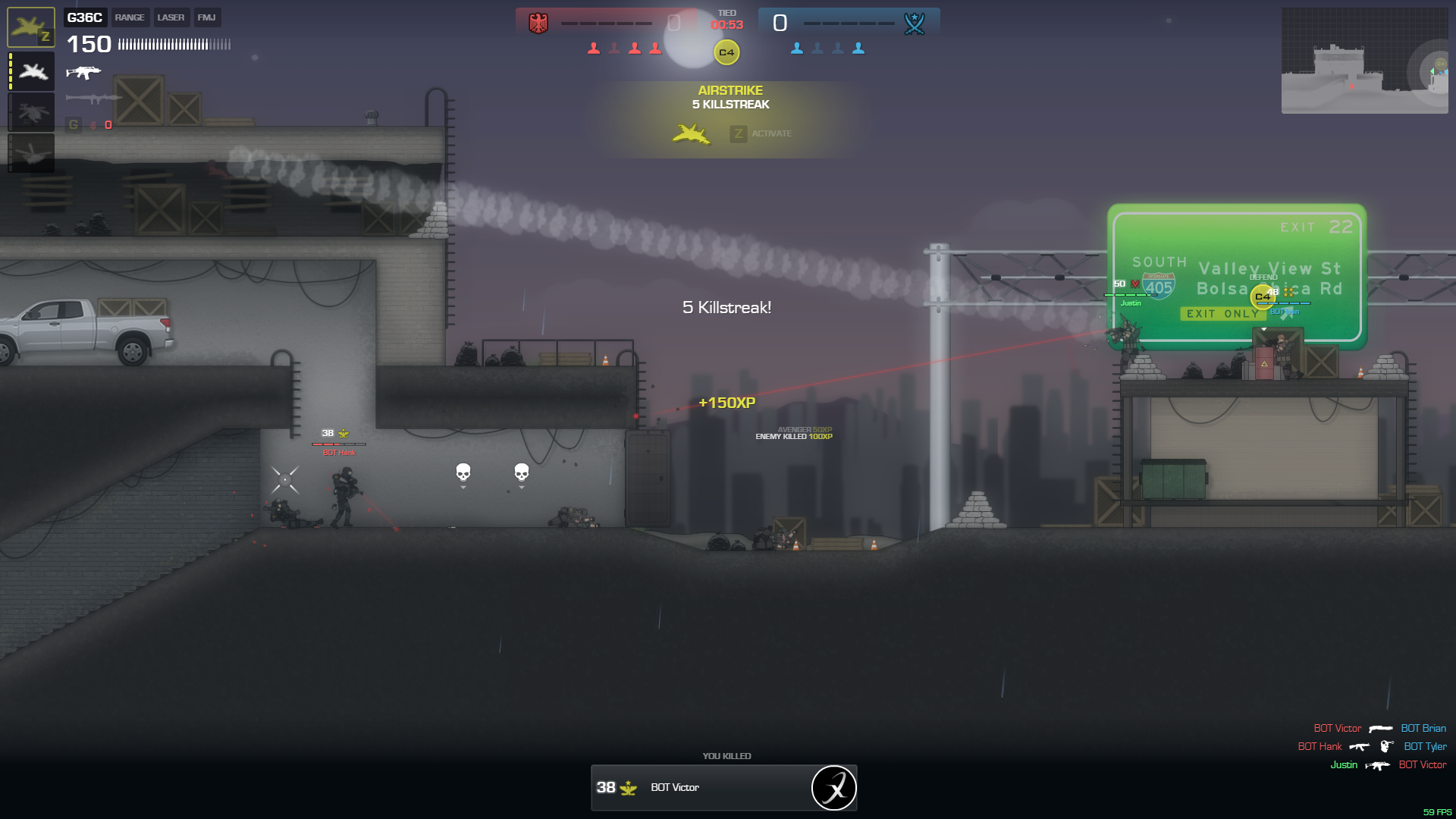Switch to the G36C rifle icon
1456x819 pixels.
pyautogui.click(x=83, y=73)
